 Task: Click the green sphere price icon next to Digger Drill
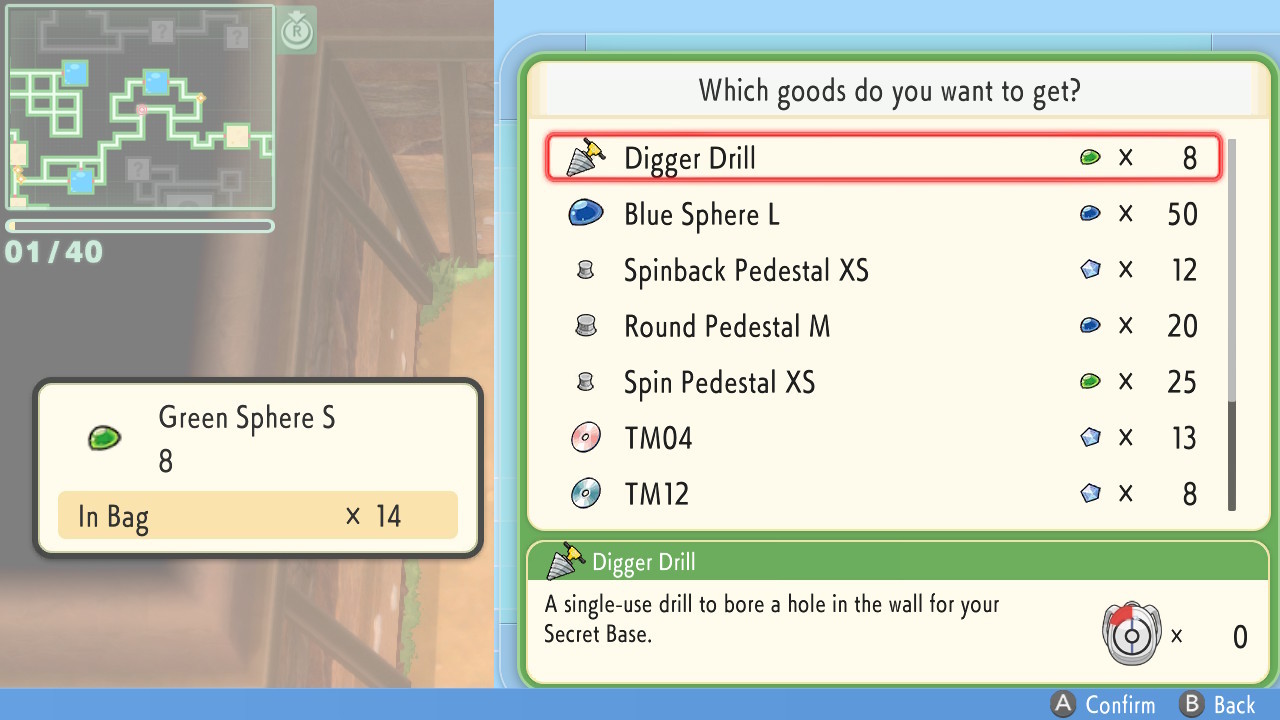pyautogui.click(x=1090, y=156)
